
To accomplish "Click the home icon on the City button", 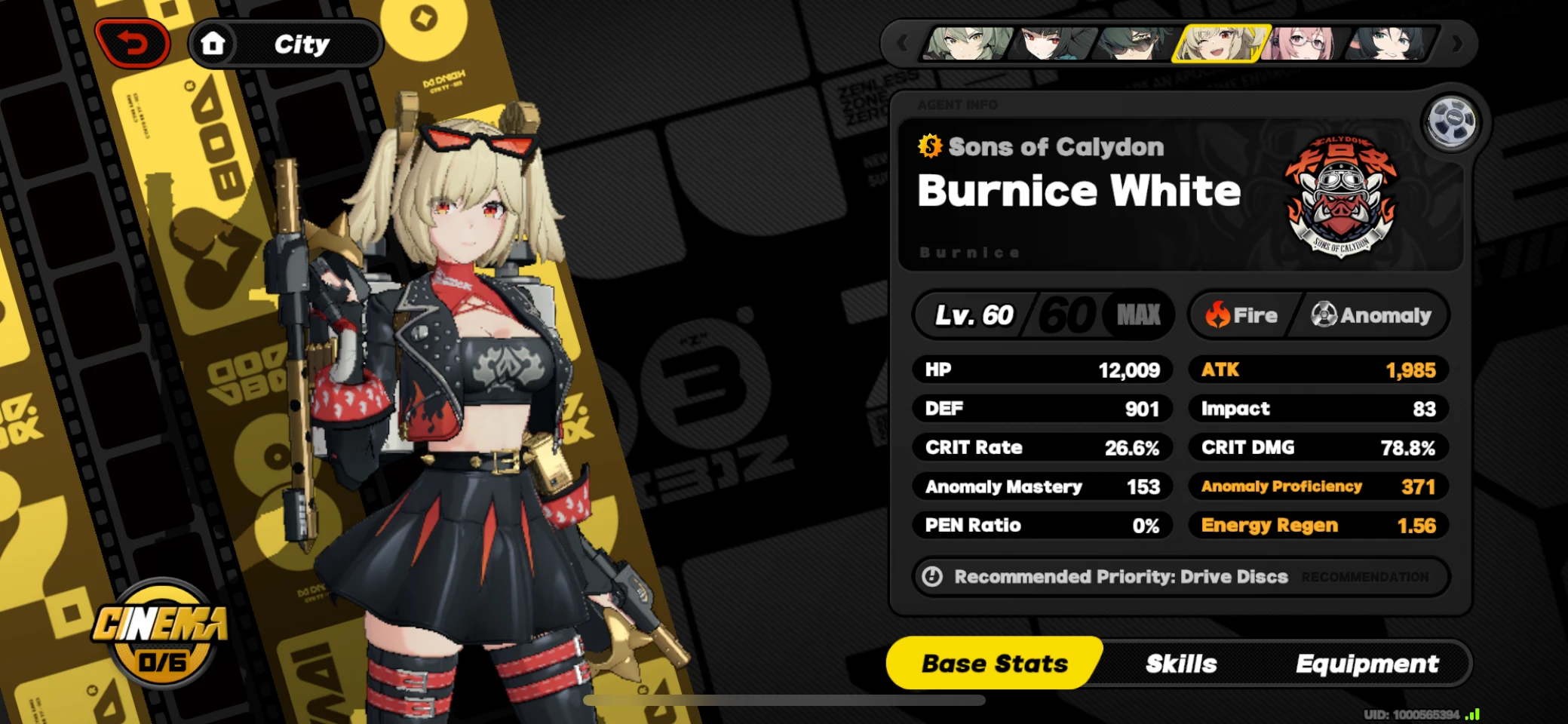I will tap(213, 43).
